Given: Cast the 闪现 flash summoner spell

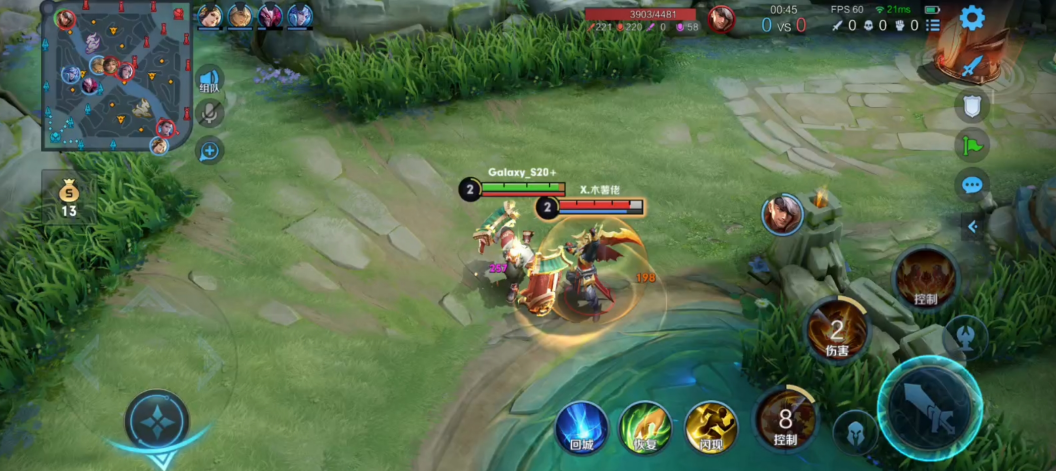Looking at the screenshot, I should point(711,427).
